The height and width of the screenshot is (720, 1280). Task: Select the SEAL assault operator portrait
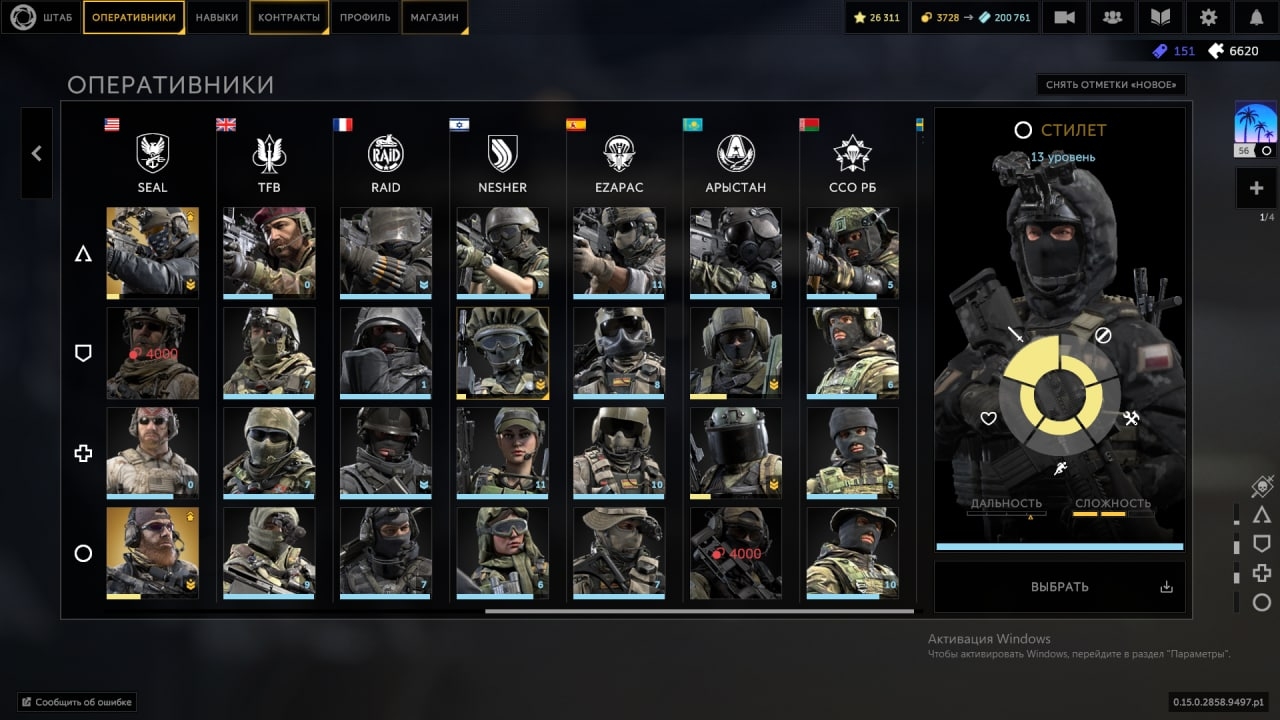152,253
